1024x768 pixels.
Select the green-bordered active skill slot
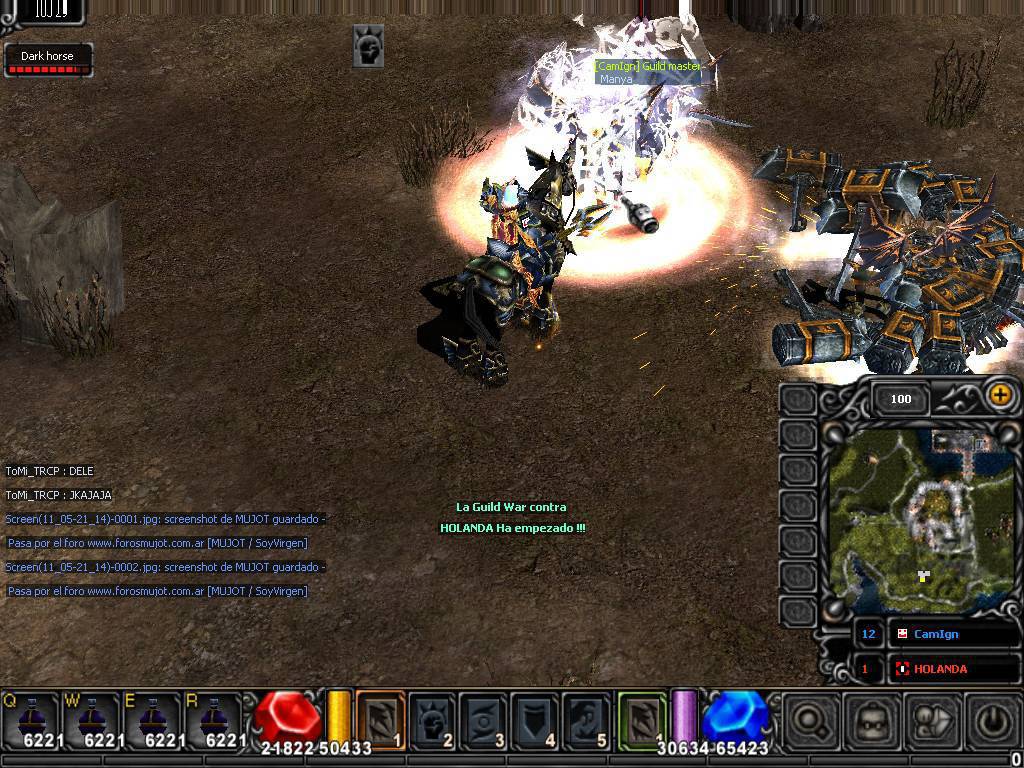tap(642, 719)
